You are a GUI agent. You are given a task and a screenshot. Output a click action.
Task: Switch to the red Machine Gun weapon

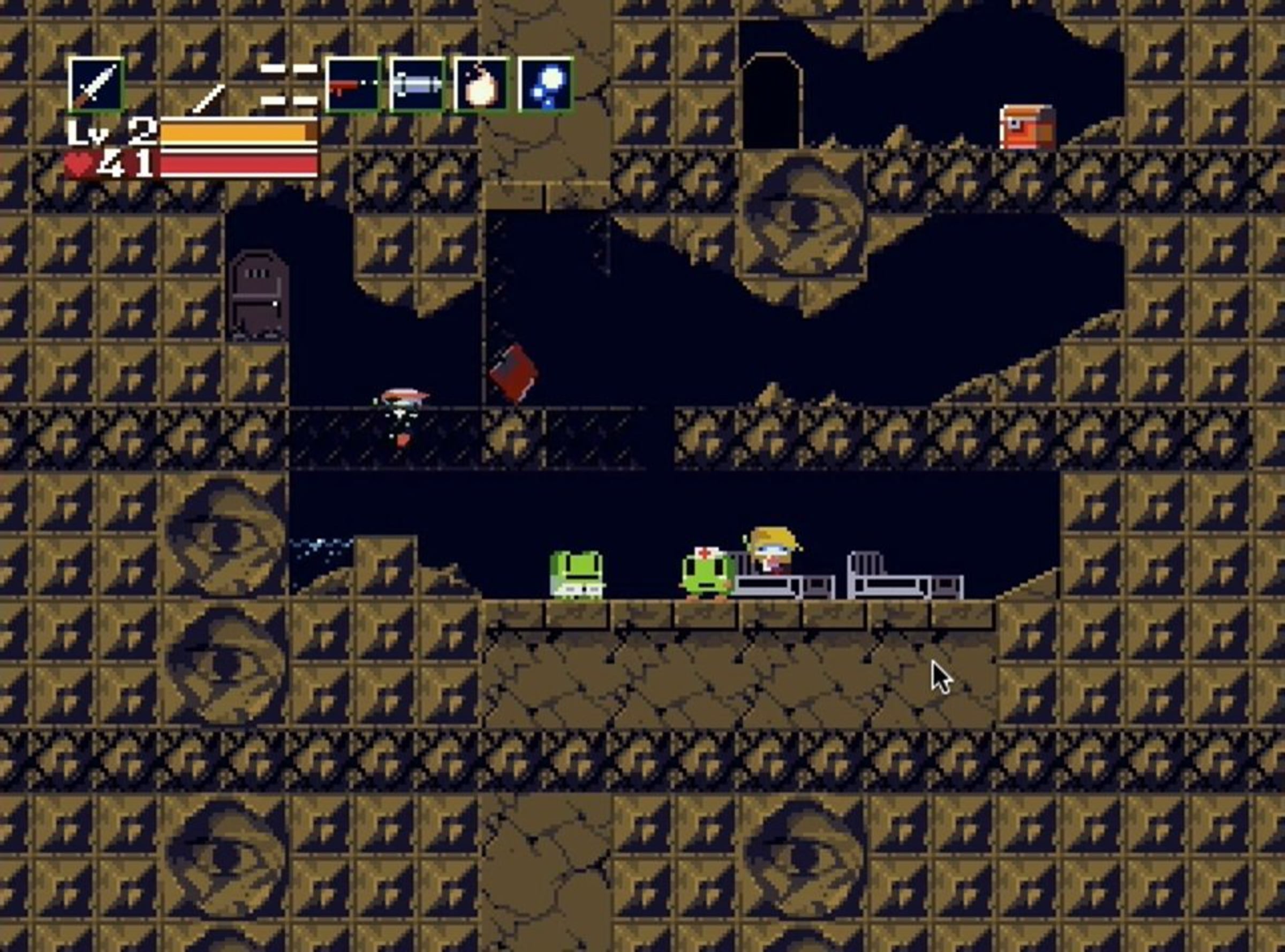[x=353, y=85]
